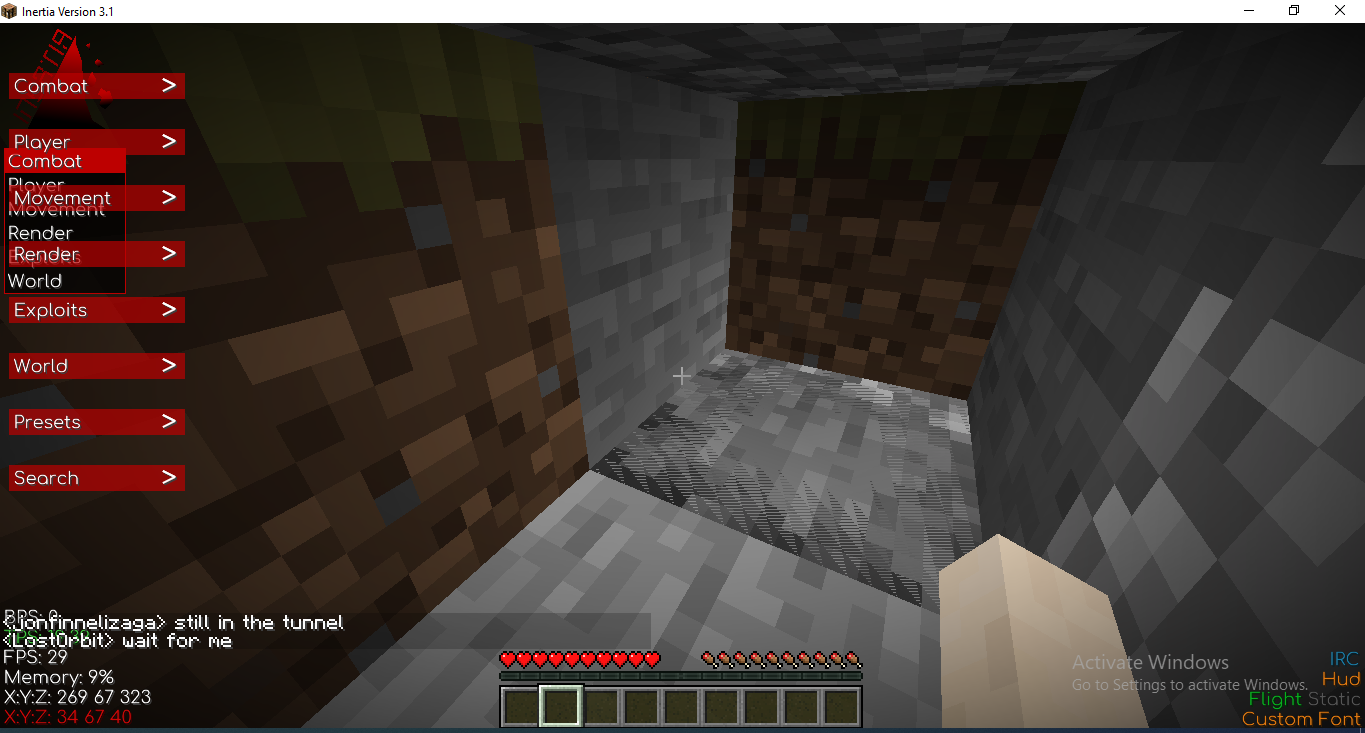The image size is (1365, 733).
Task: Open the Search panel
Action: [x=96, y=478]
